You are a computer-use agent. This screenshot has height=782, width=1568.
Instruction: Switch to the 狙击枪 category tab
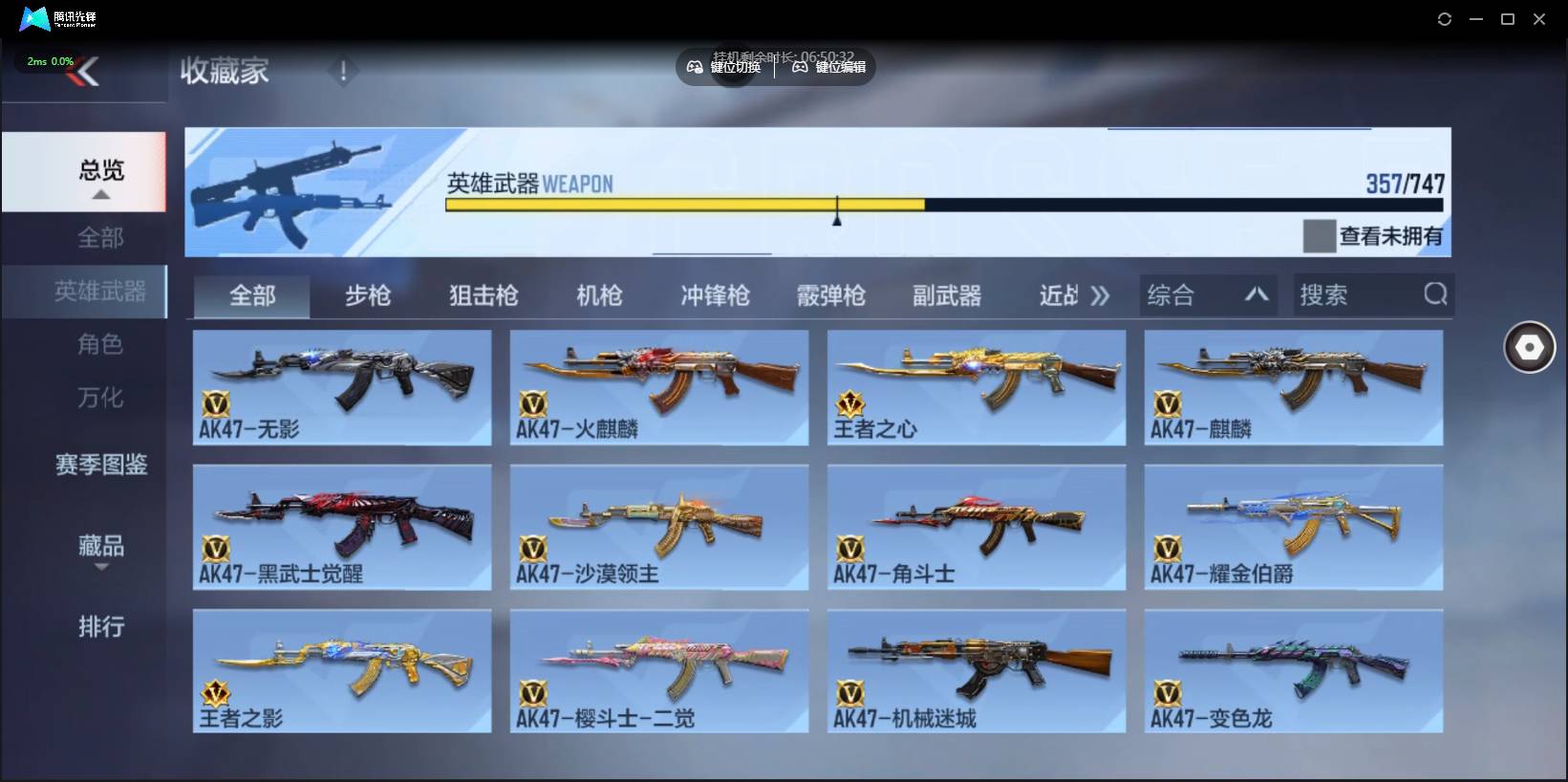tap(483, 296)
